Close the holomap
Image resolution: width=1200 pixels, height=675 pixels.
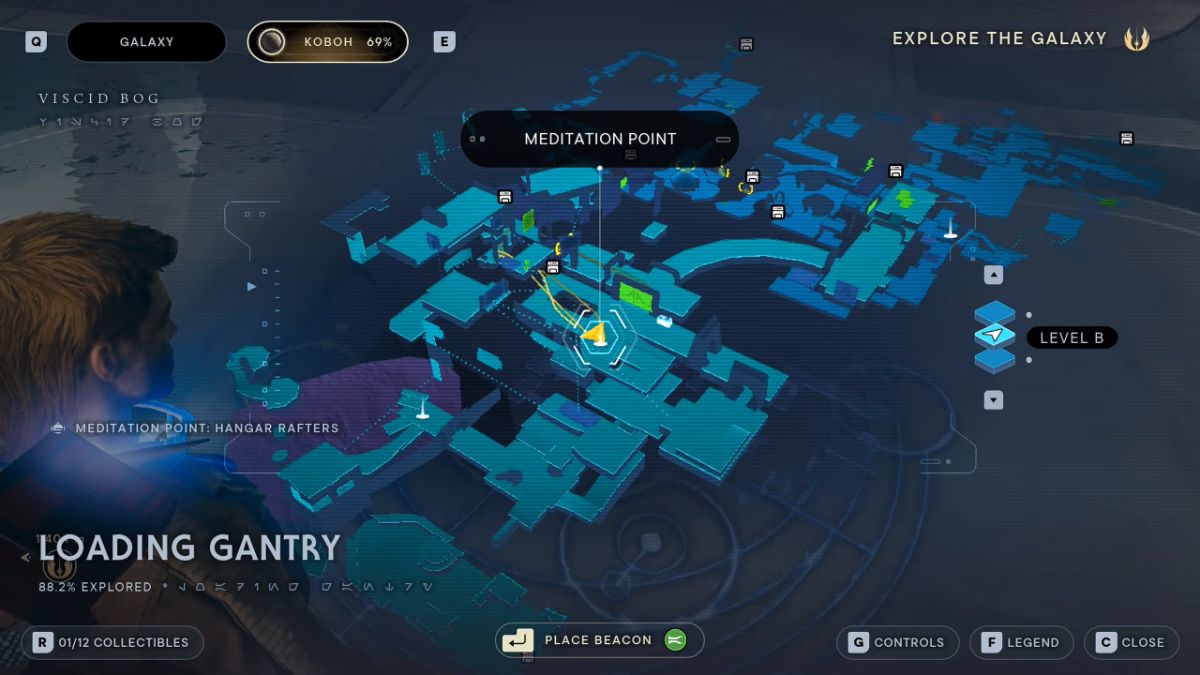1131,642
